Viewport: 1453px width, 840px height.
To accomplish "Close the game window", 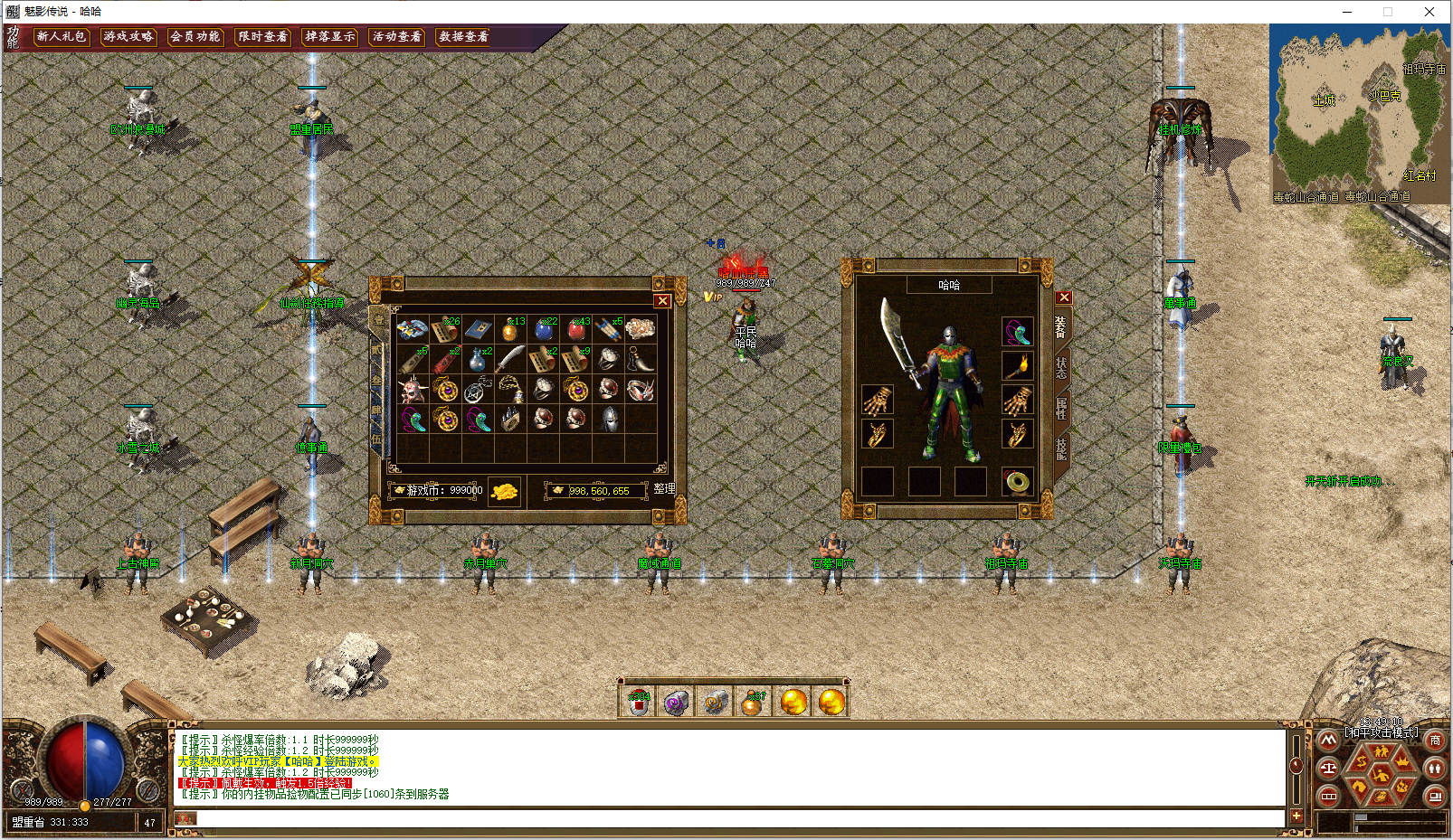I will click(x=1429, y=12).
